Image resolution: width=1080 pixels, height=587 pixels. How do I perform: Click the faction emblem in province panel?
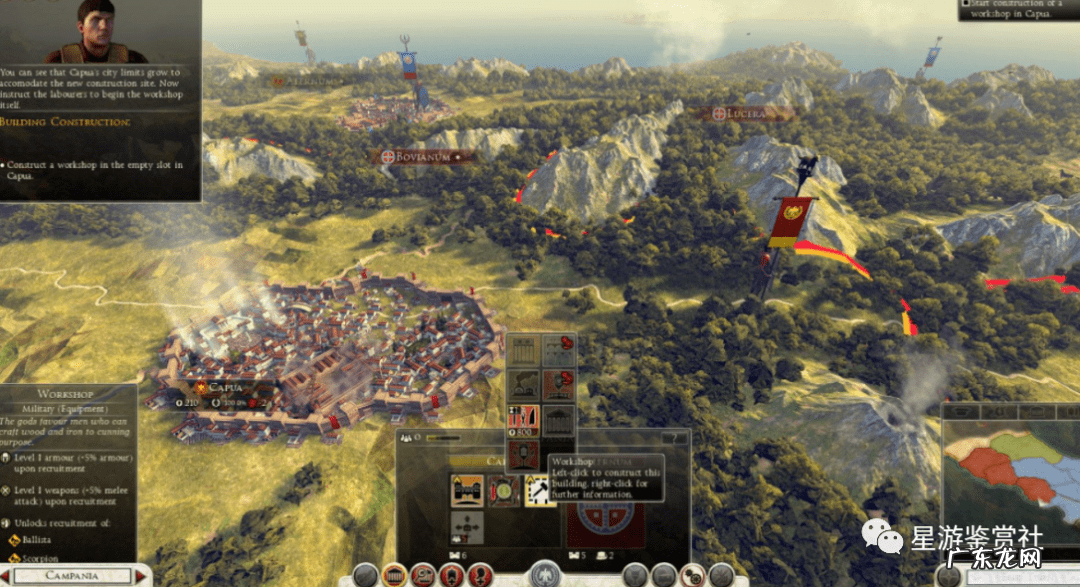[605, 520]
